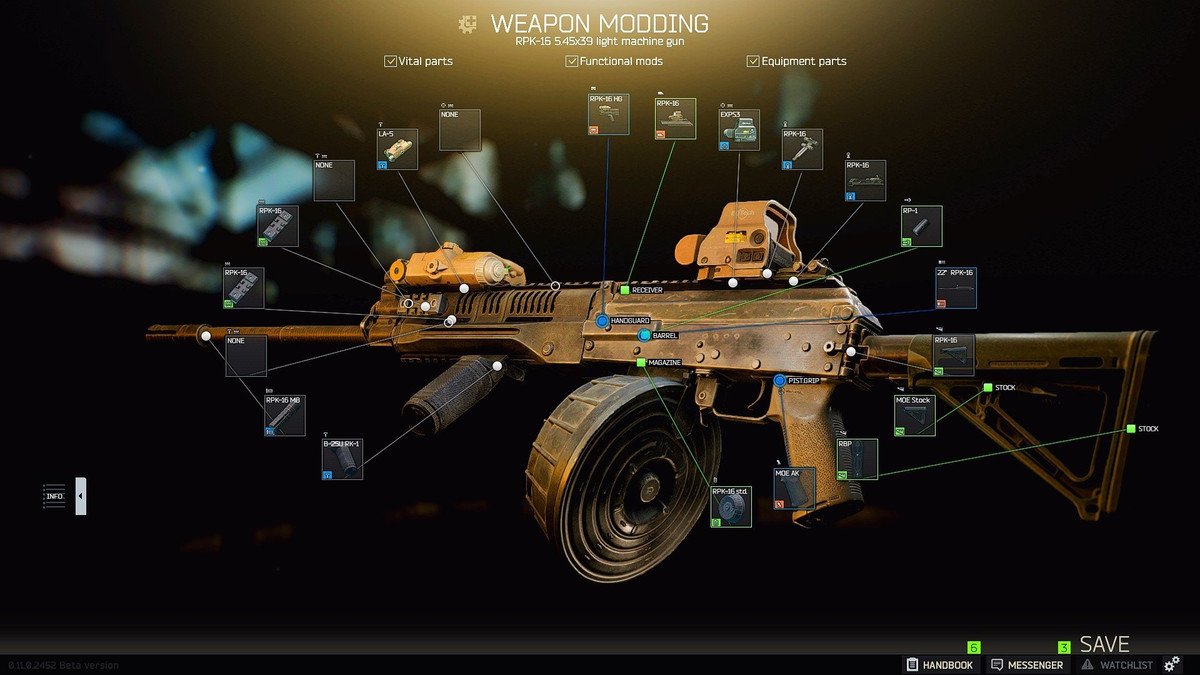Open the 22" RPK-16 barrel slot
Image resolution: width=1200 pixels, height=675 pixels.
coord(956,288)
